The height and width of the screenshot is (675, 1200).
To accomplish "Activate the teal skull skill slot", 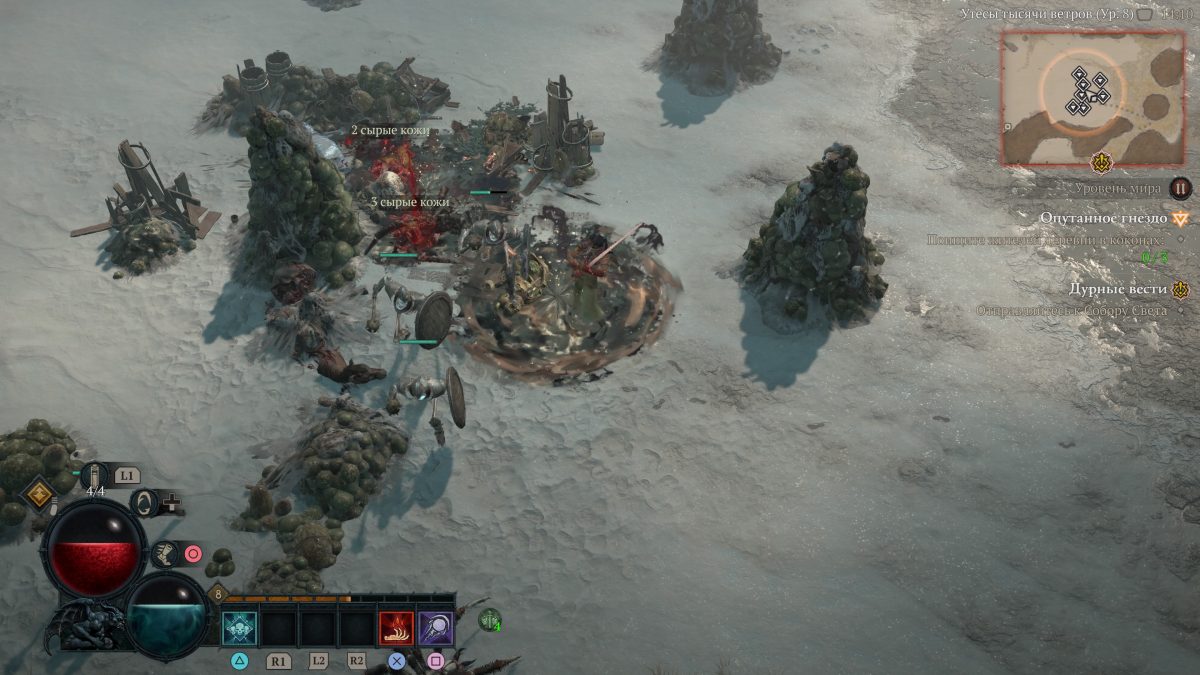I will [239, 628].
